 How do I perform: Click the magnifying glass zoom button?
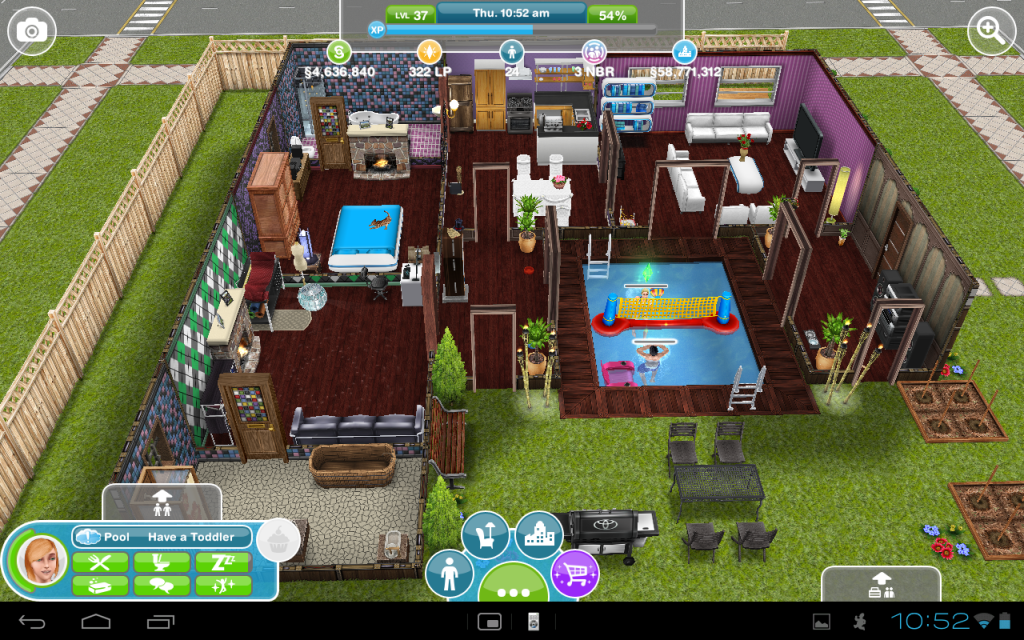(x=991, y=32)
